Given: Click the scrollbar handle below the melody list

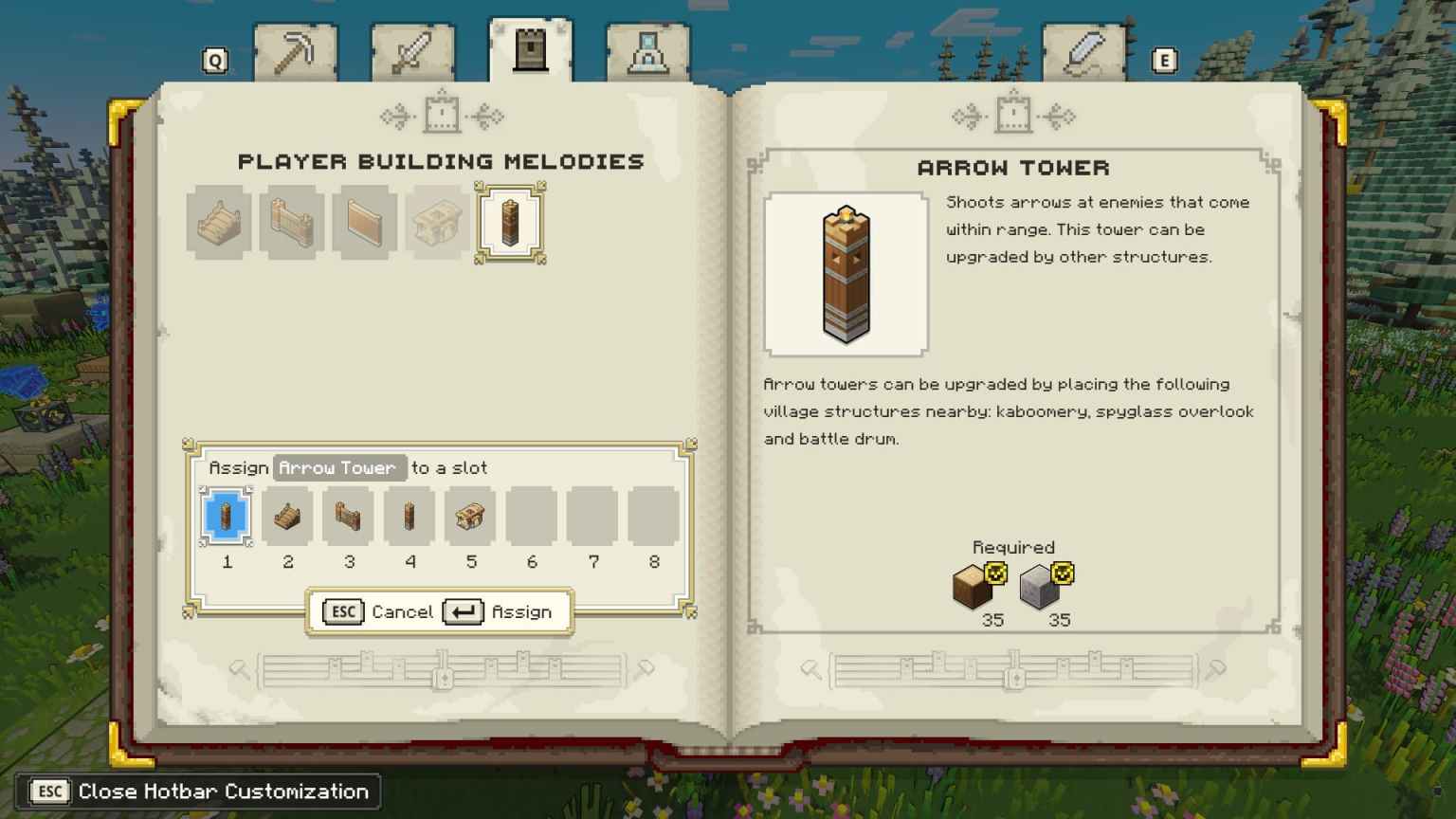Looking at the screenshot, I should [442, 677].
